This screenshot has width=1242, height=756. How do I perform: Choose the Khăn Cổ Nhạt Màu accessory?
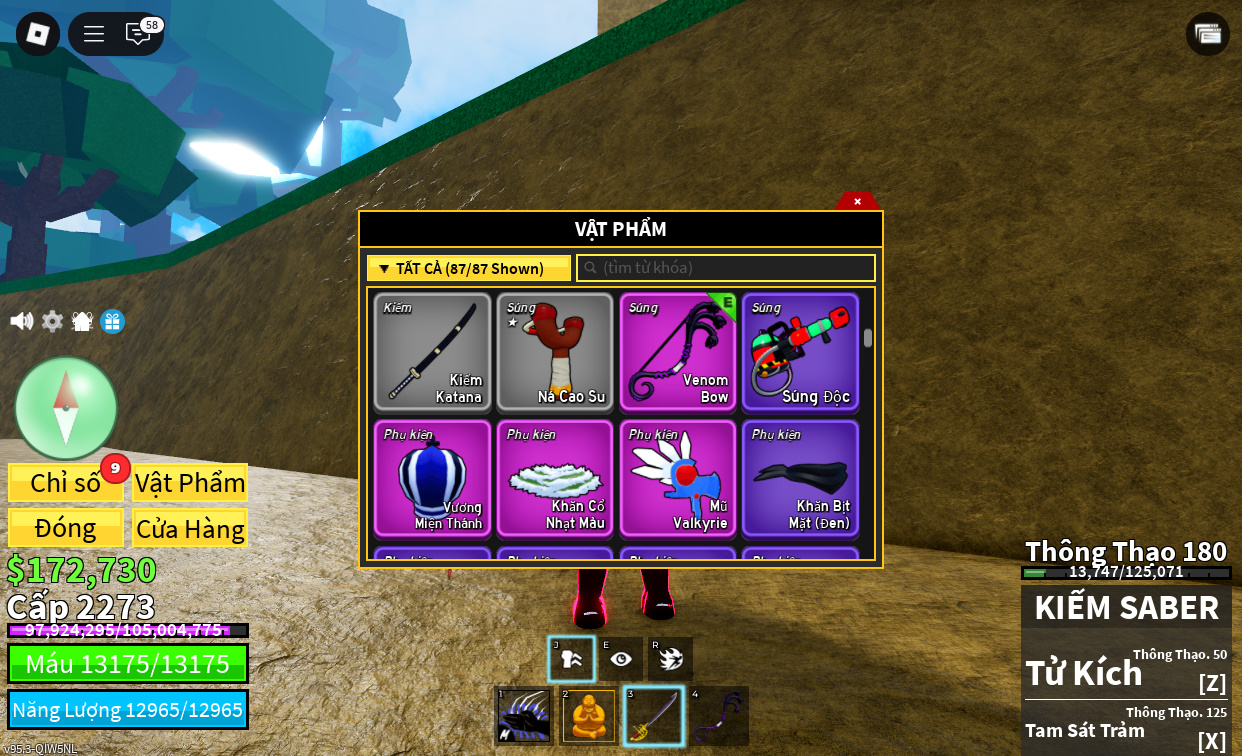point(555,479)
